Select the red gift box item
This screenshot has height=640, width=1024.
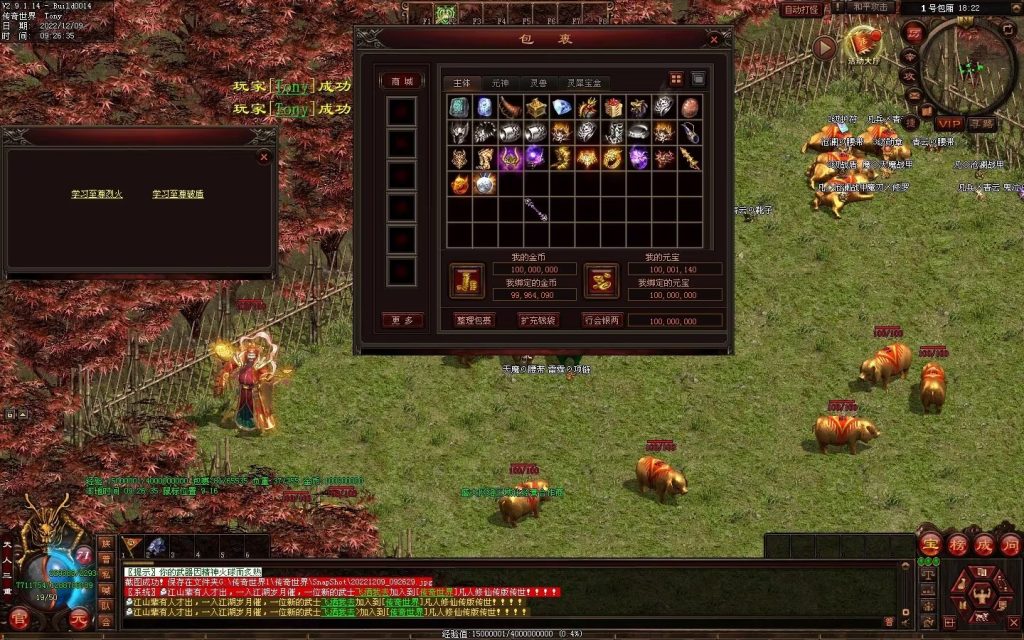[x=613, y=107]
